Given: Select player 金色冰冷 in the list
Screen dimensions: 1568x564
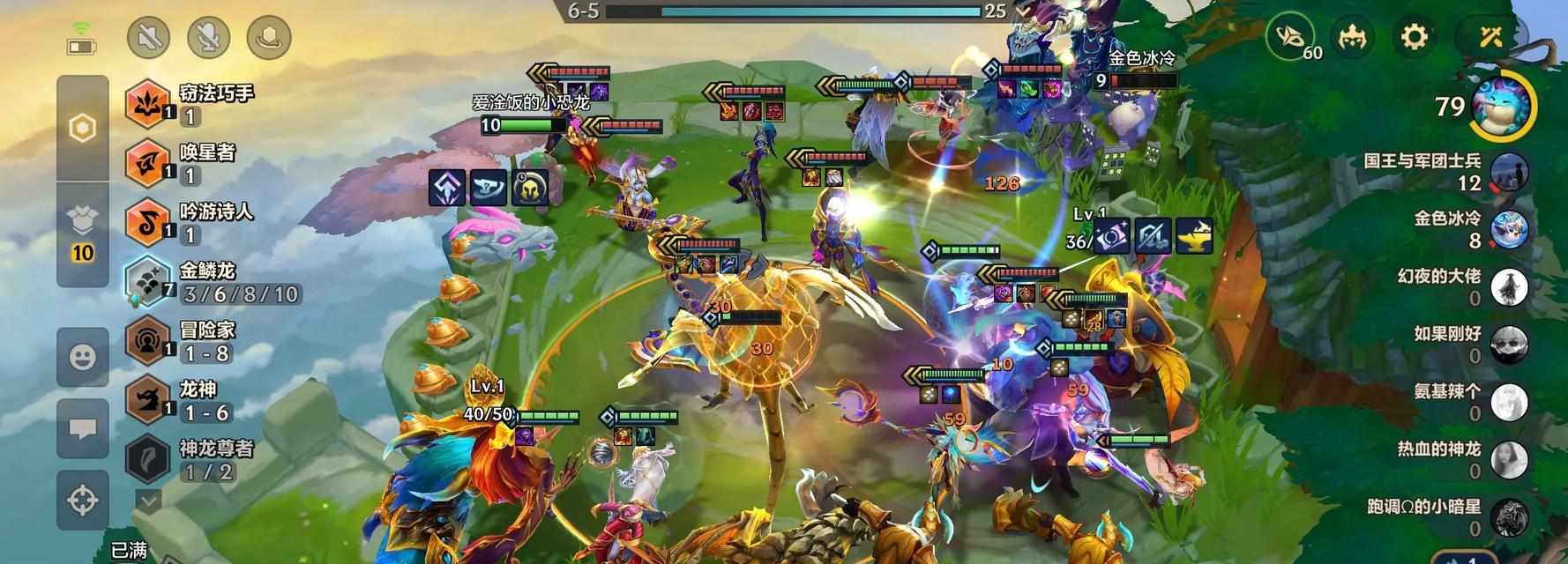Looking at the screenshot, I should [1508, 230].
